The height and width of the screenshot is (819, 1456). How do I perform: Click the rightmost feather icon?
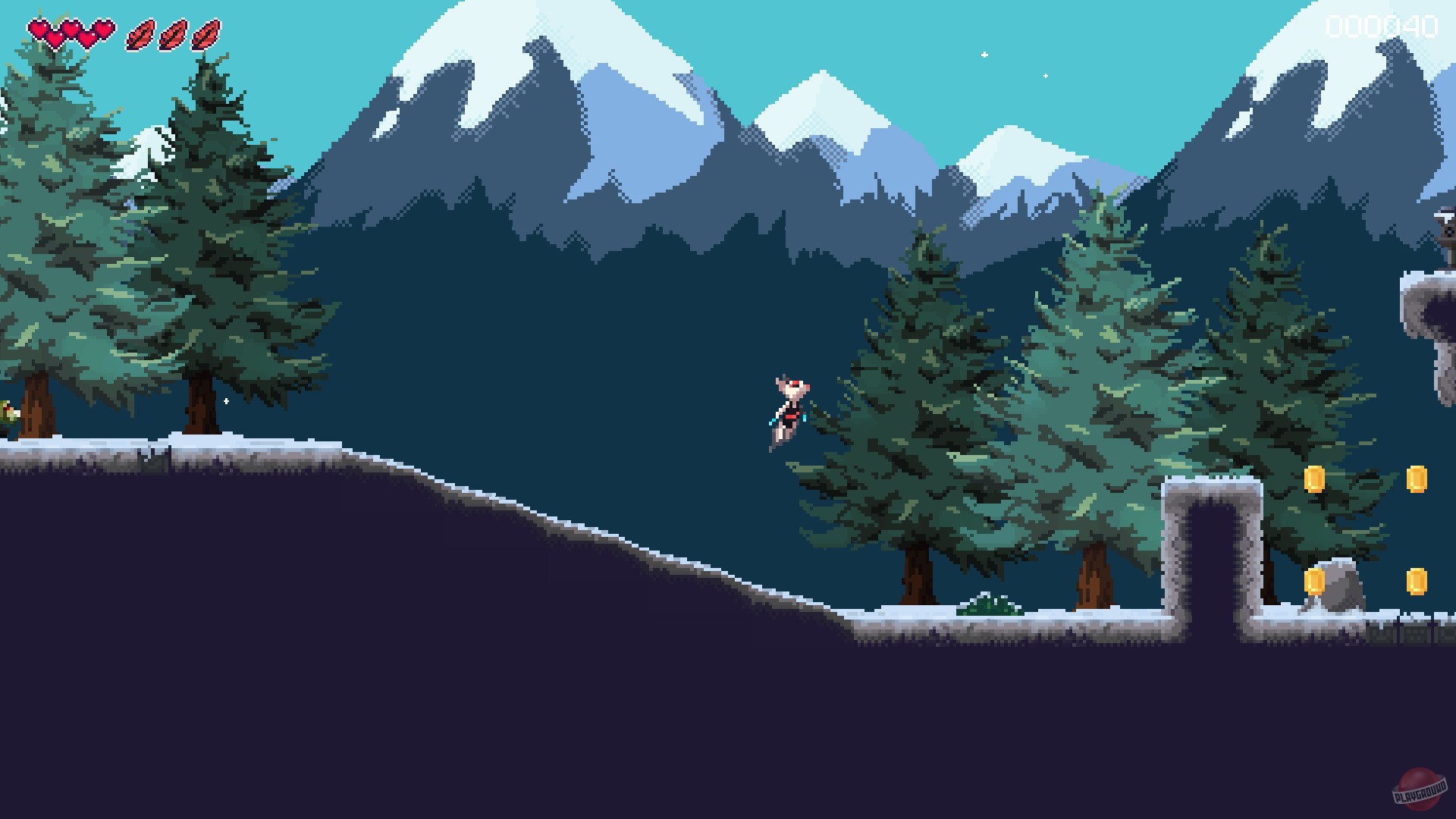206,33
